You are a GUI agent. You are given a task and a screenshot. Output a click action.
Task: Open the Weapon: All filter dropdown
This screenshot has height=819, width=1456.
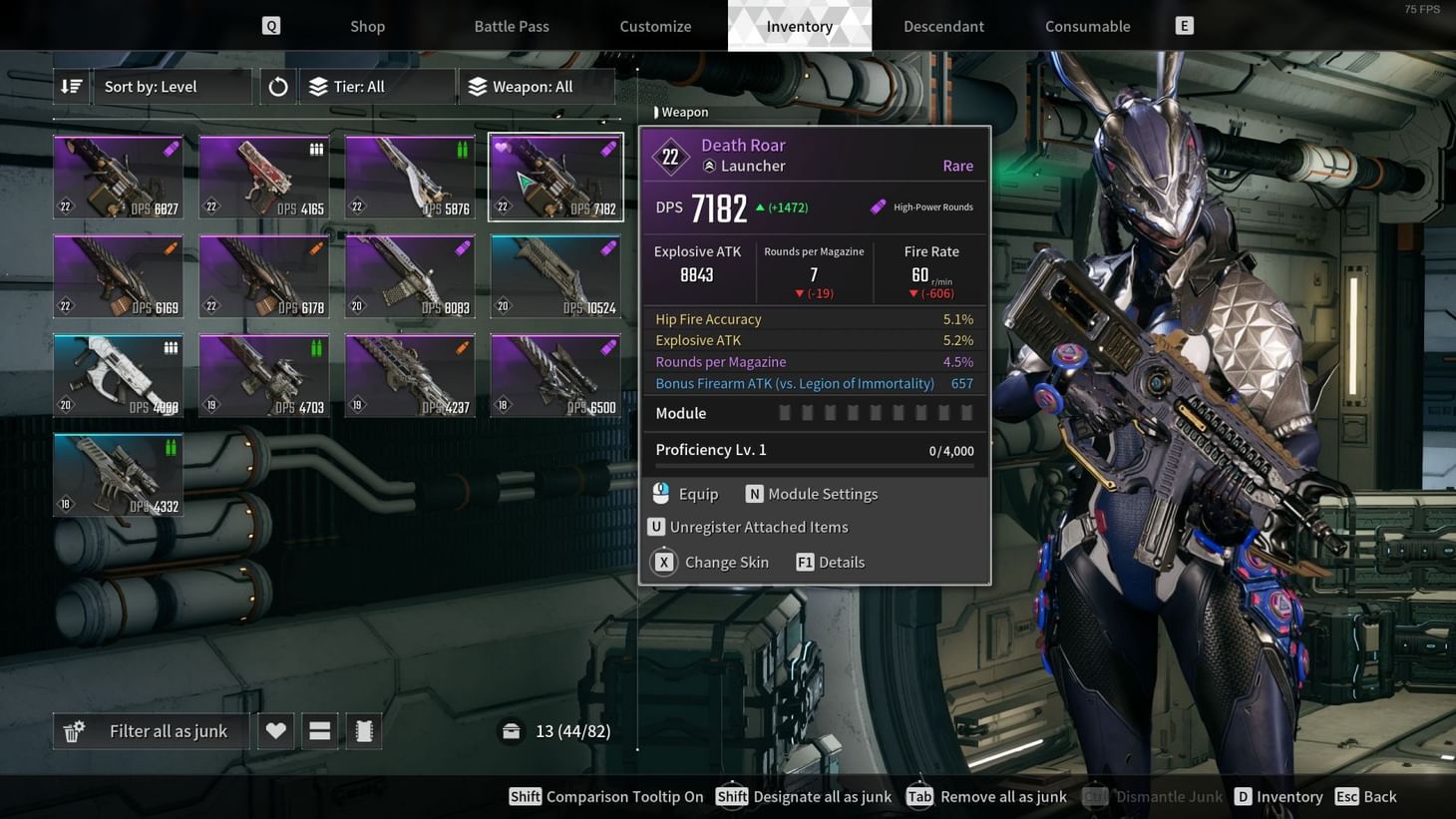(537, 86)
